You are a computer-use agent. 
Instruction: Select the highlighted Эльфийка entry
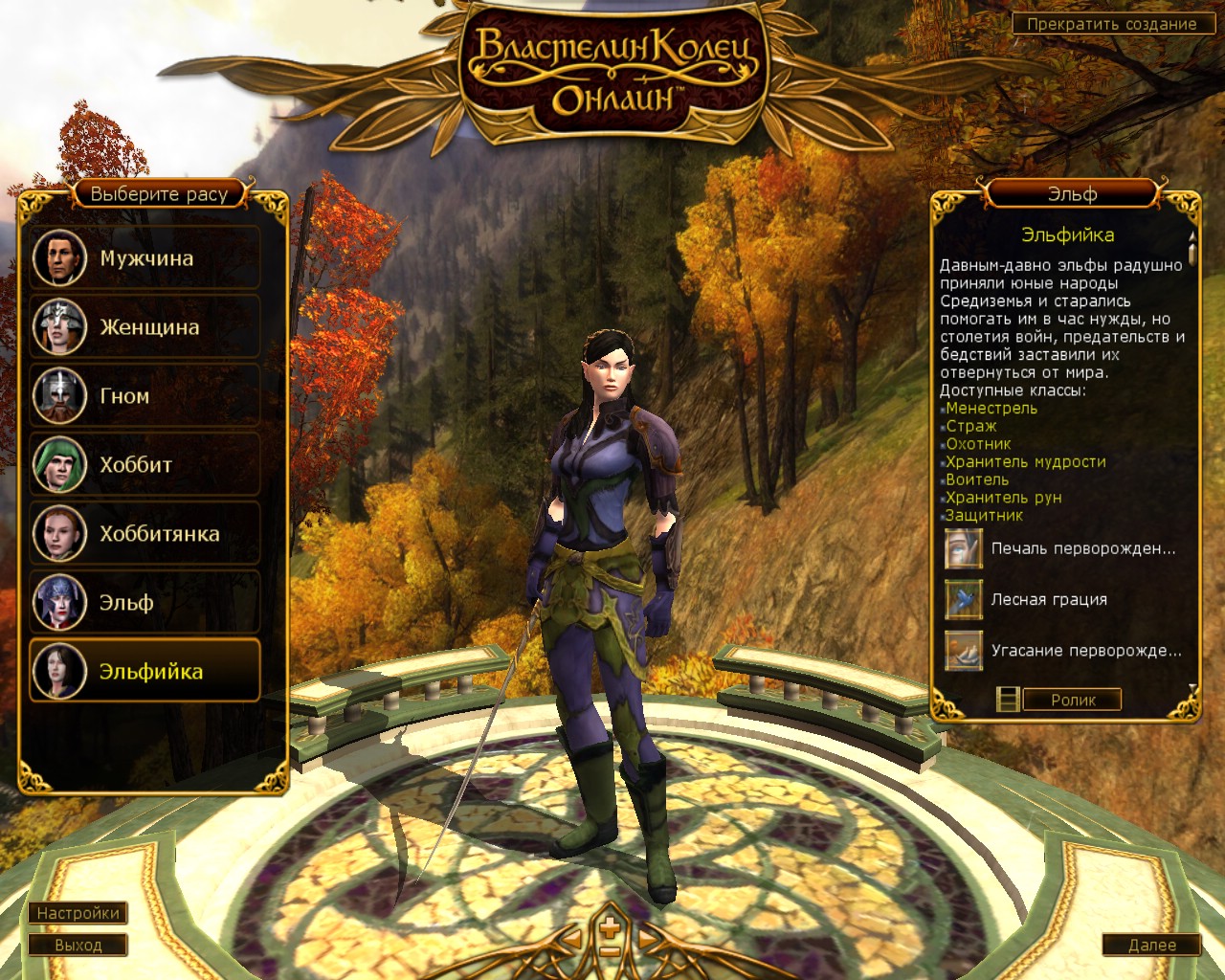pyautogui.click(x=145, y=672)
